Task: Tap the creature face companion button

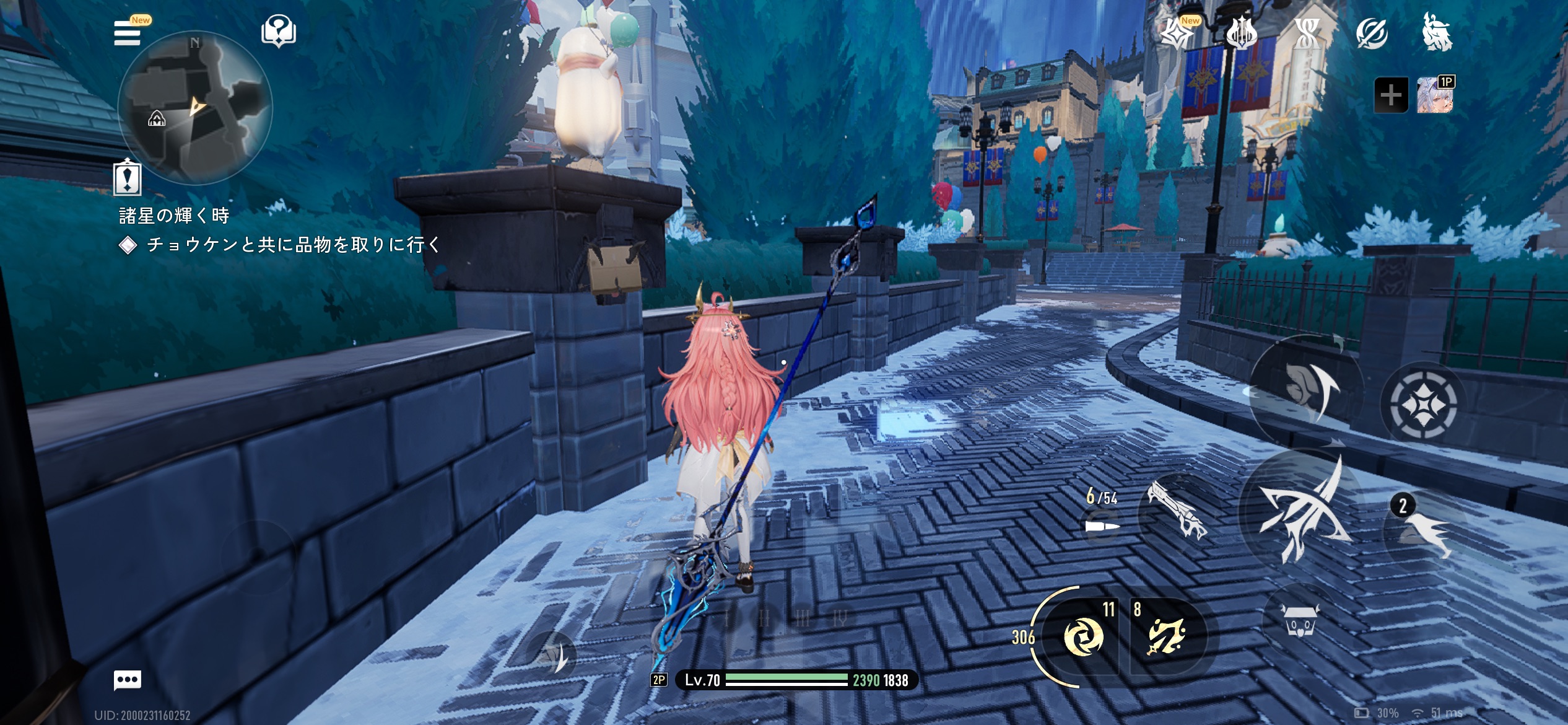Action: [x=1300, y=620]
